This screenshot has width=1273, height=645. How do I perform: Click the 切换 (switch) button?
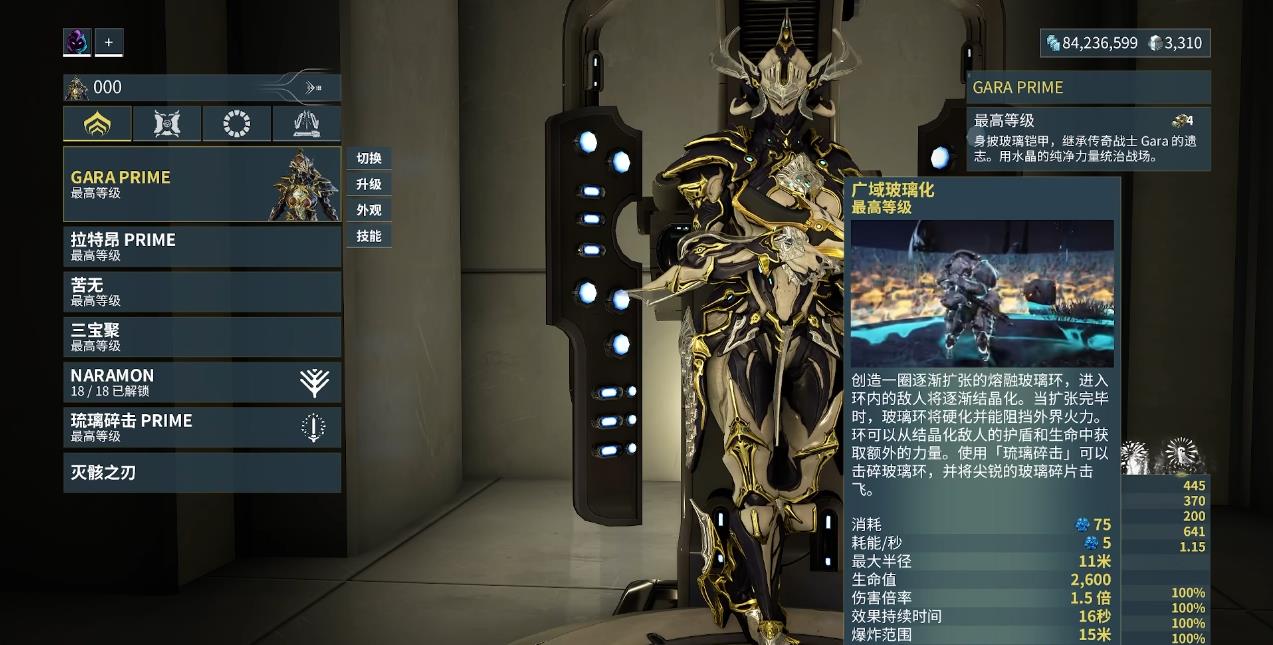click(x=369, y=158)
